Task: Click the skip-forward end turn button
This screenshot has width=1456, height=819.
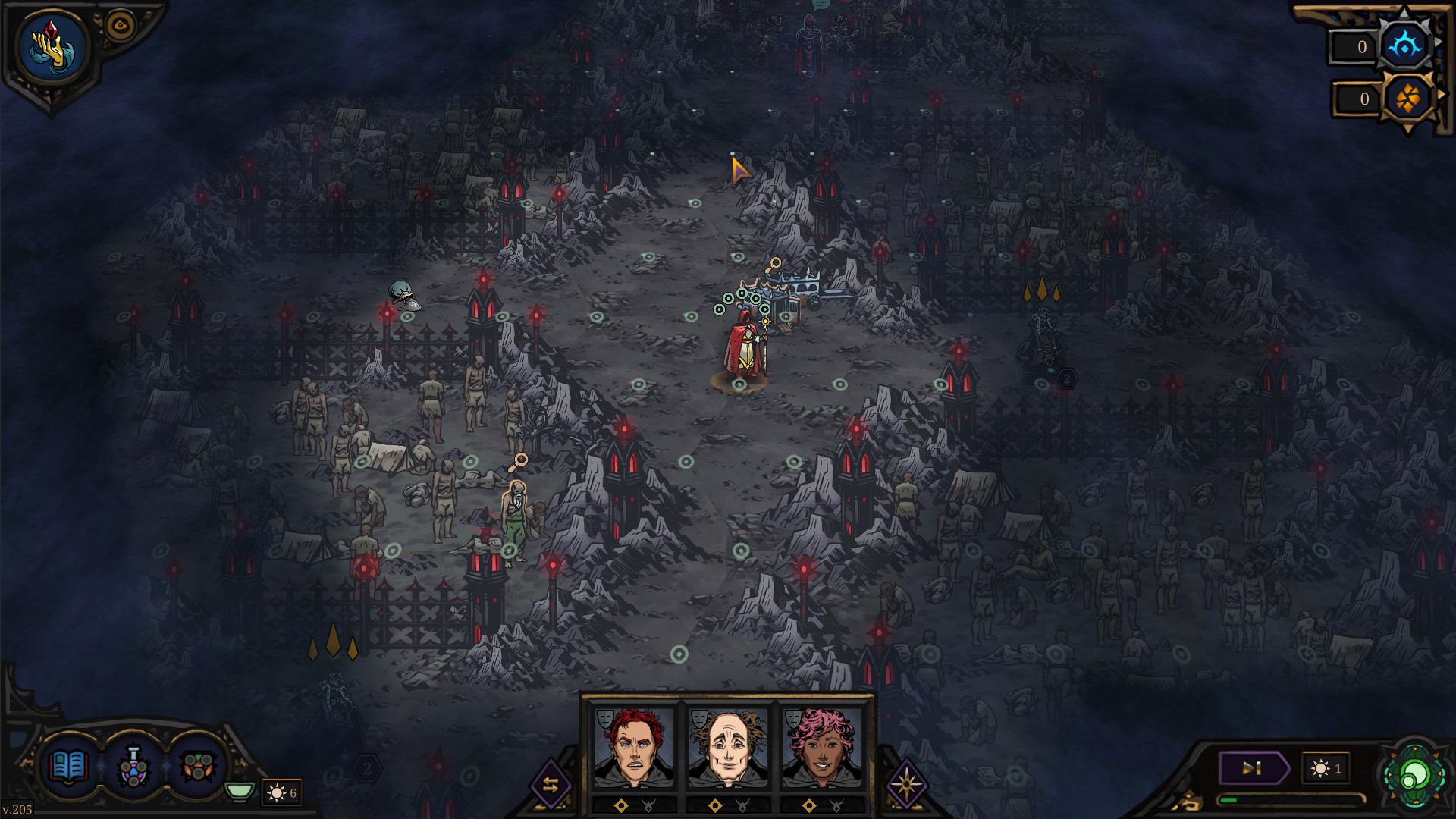Action: (x=1252, y=768)
